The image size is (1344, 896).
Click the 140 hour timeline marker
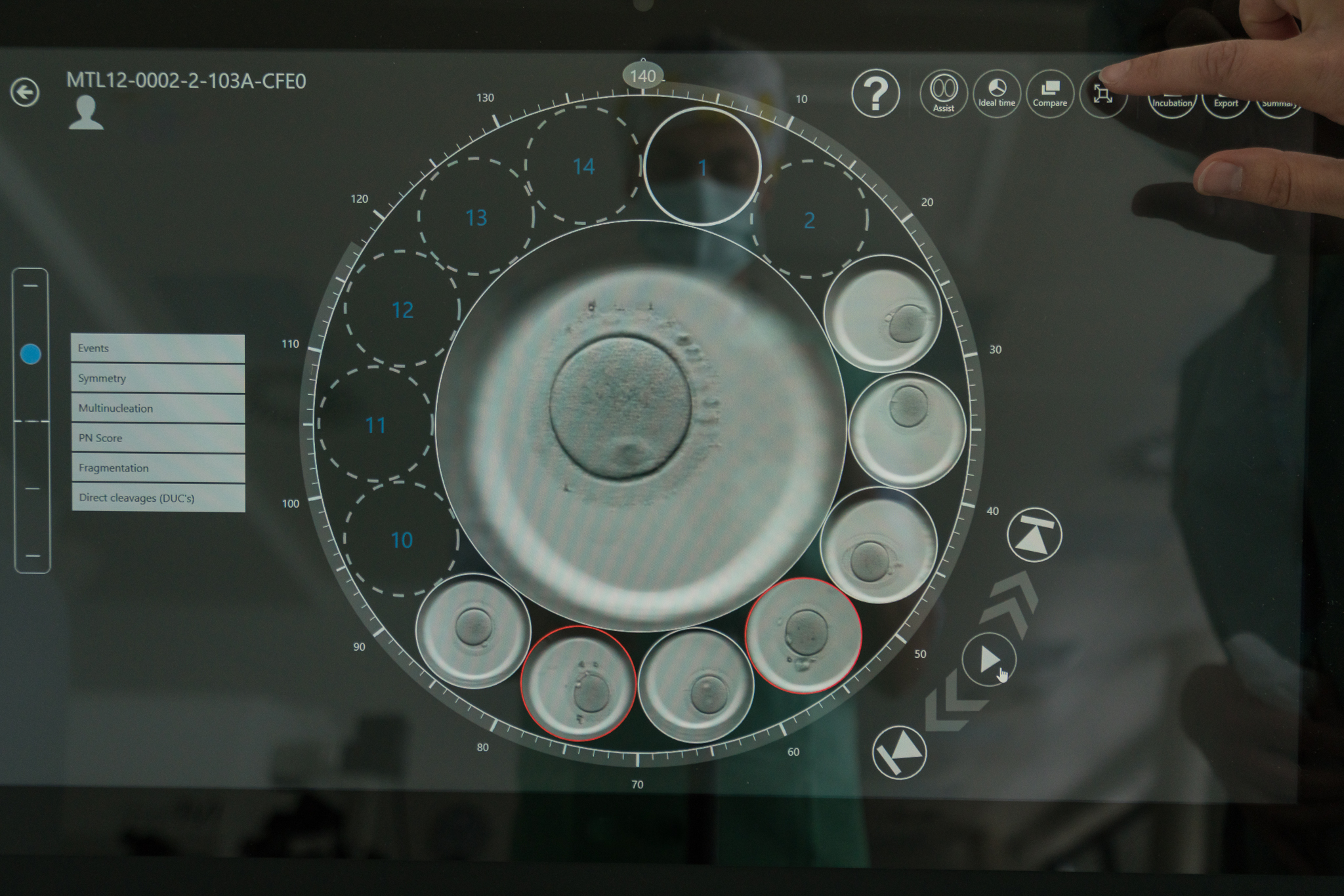642,76
